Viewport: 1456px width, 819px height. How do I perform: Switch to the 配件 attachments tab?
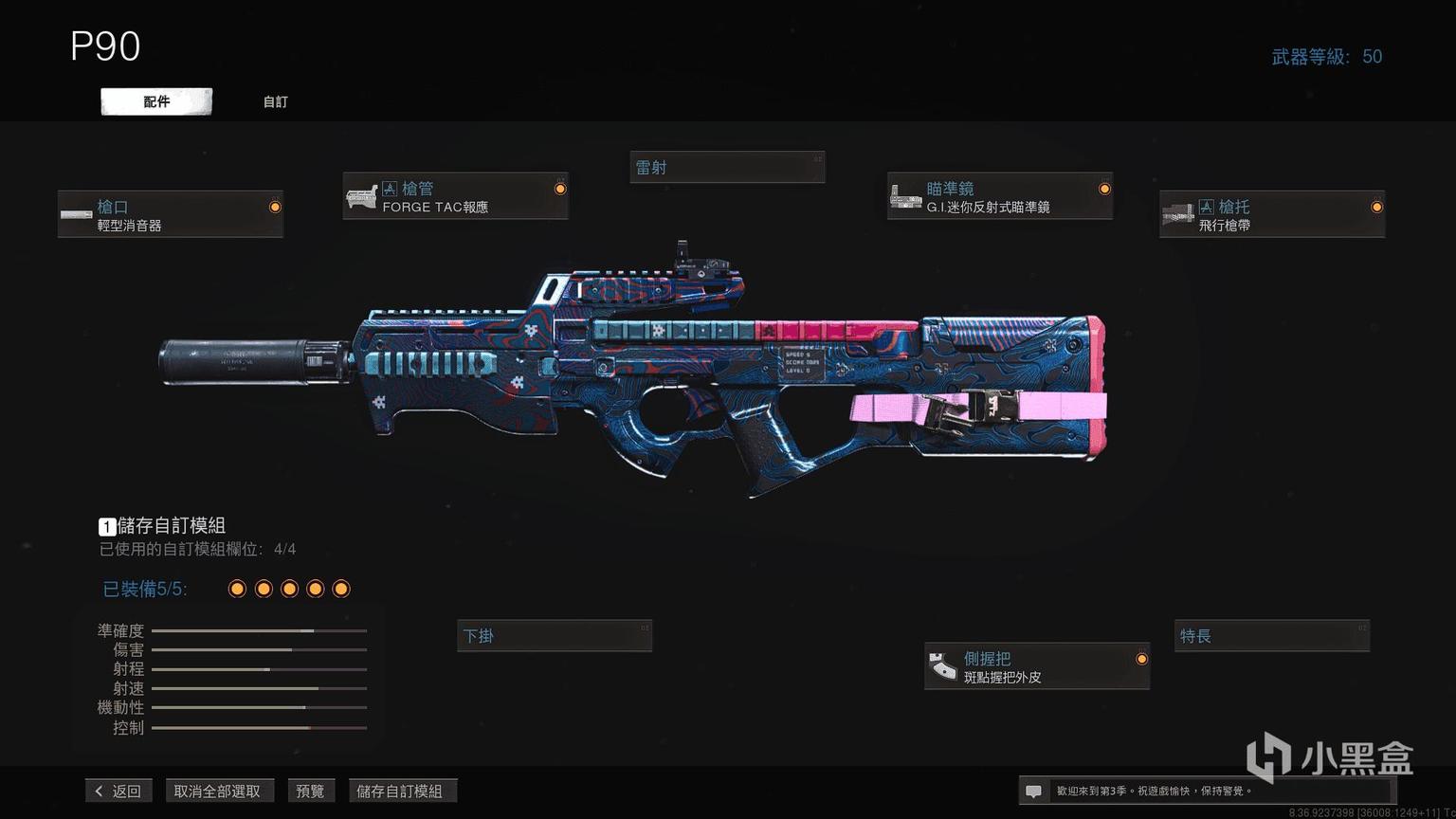click(156, 101)
